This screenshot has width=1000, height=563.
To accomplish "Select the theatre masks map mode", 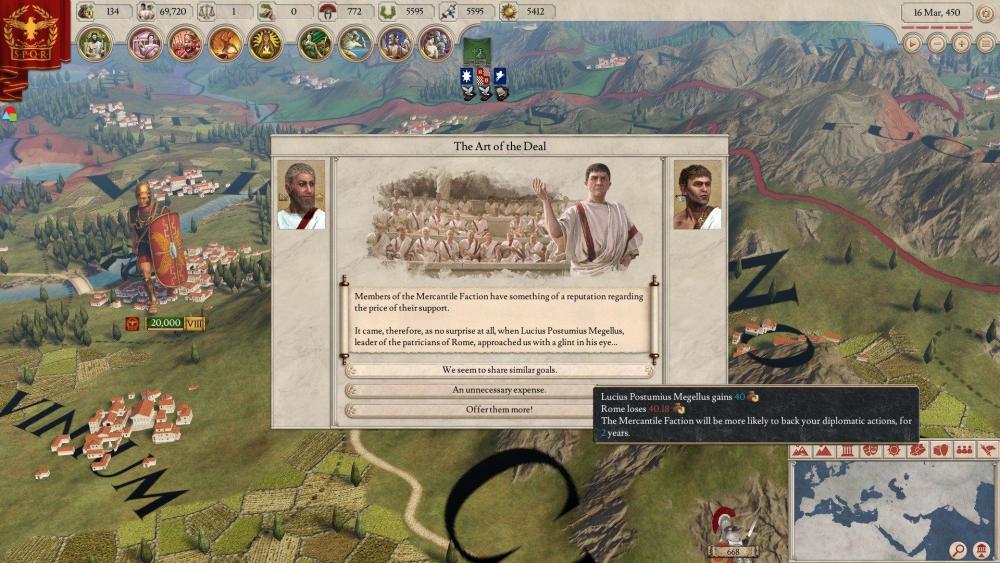I will [x=870, y=451].
